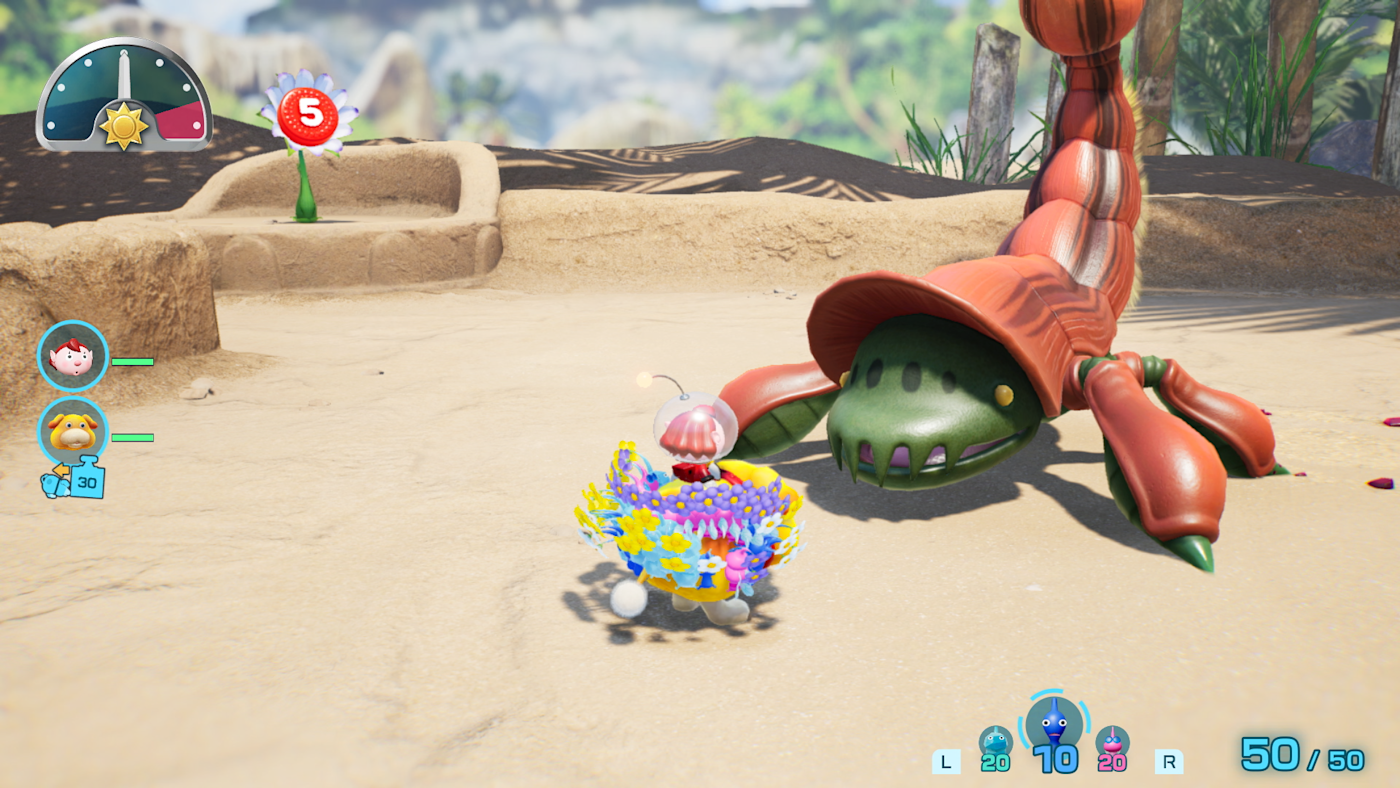This screenshot has width=1400, height=788.
Task: Check the sun meter day gauge
Action: (x=124, y=98)
